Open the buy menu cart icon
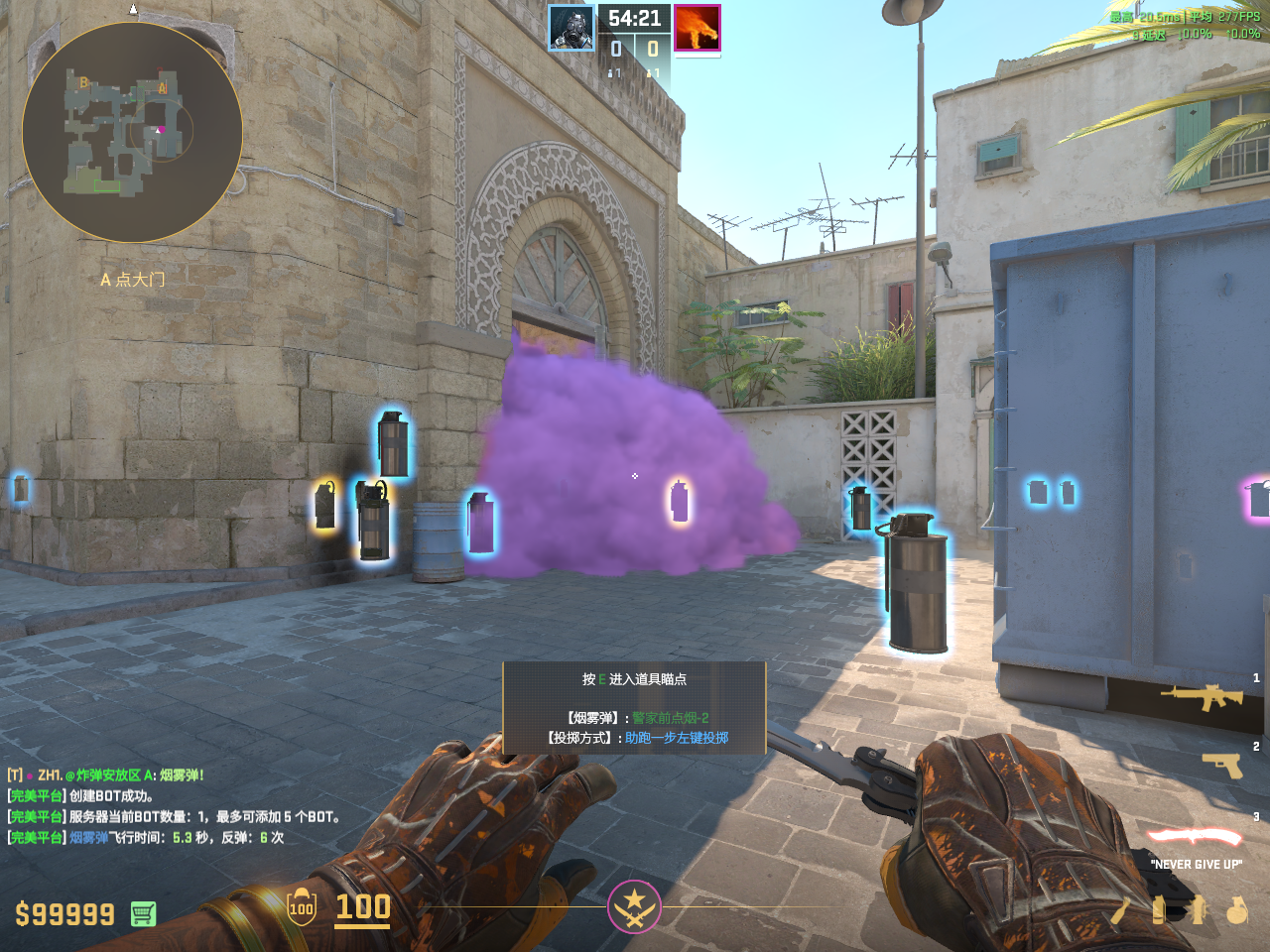This screenshot has width=1270, height=952. 143,913
